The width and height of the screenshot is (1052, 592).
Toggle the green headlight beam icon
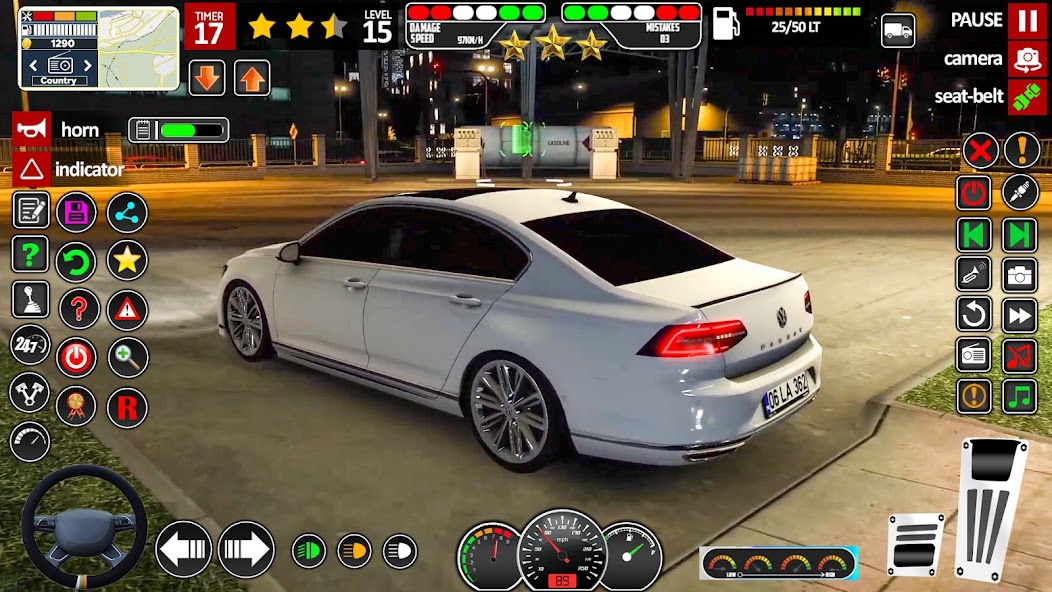point(308,550)
